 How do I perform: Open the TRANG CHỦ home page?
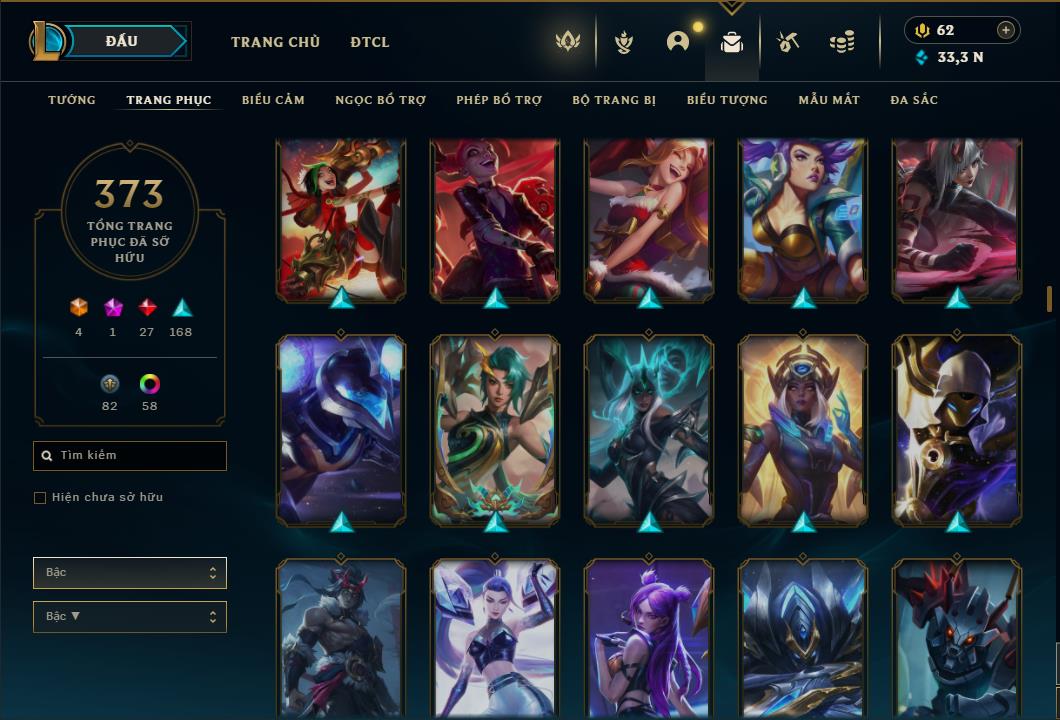point(275,42)
